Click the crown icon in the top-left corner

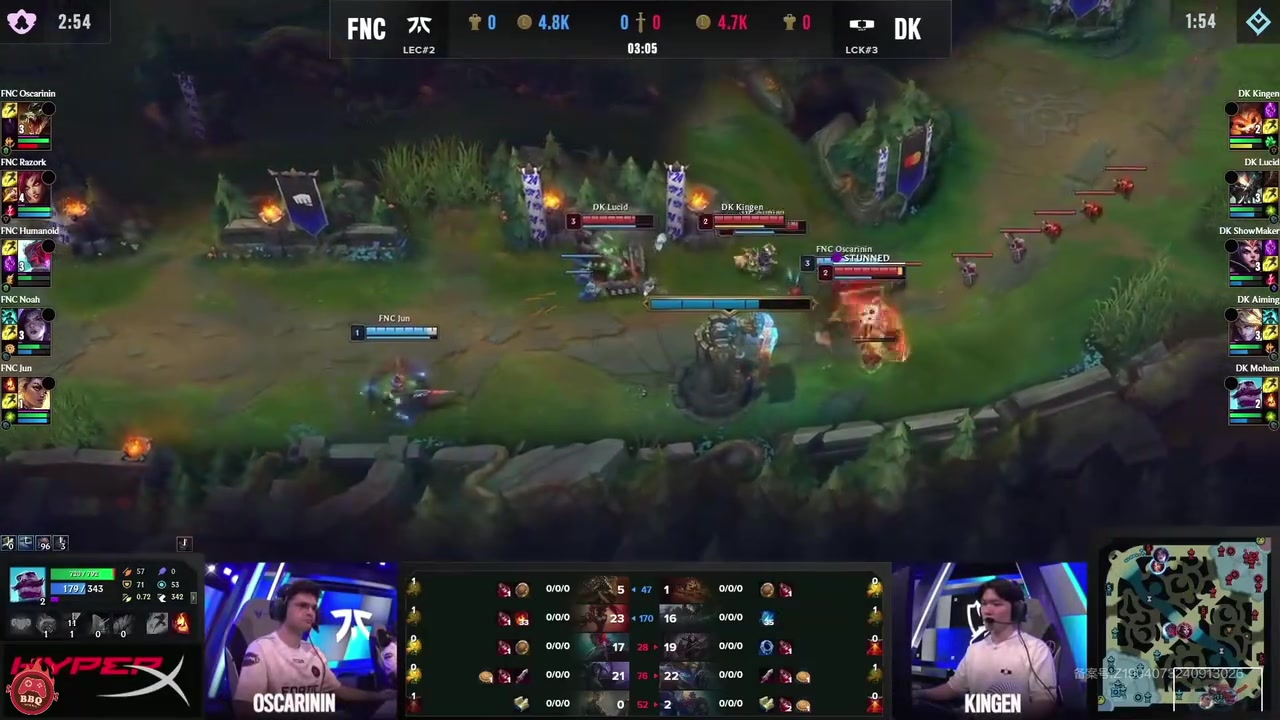pyautogui.click(x=21, y=21)
